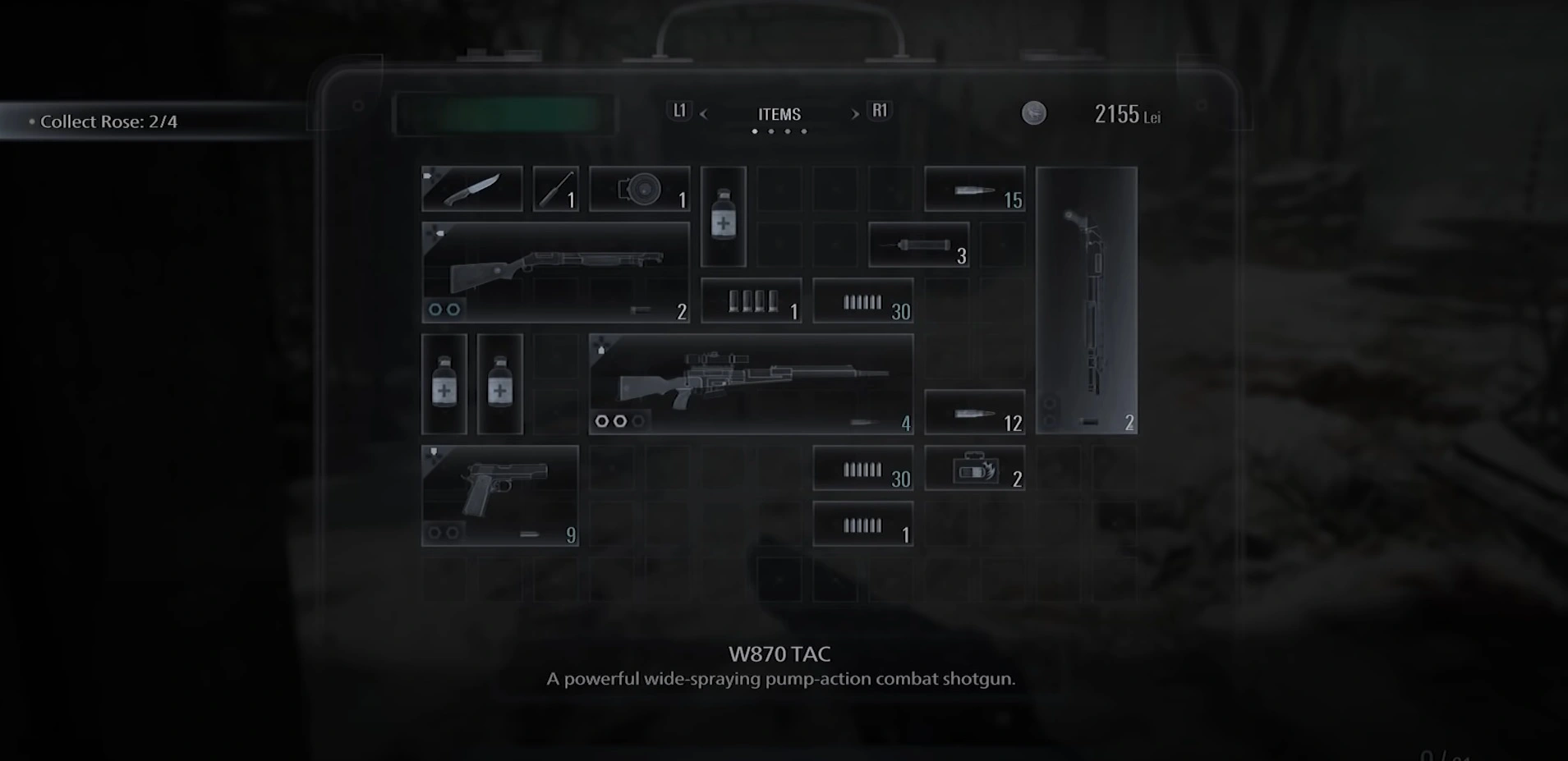Select the knife in the inventory
This screenshot has width=1568, height=761.
point(471,189)
